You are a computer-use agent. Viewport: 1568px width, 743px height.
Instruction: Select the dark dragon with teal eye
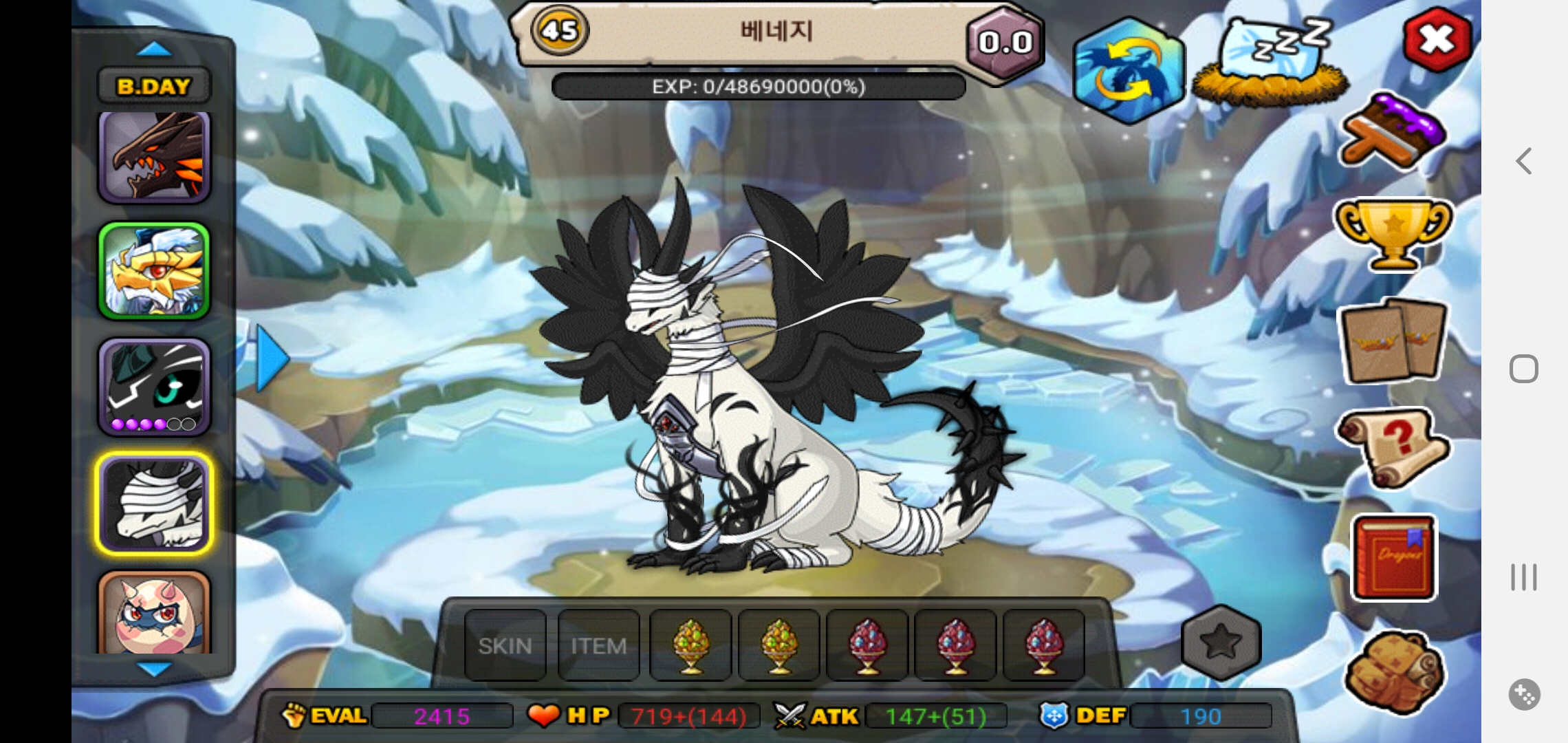coord(154,387)
